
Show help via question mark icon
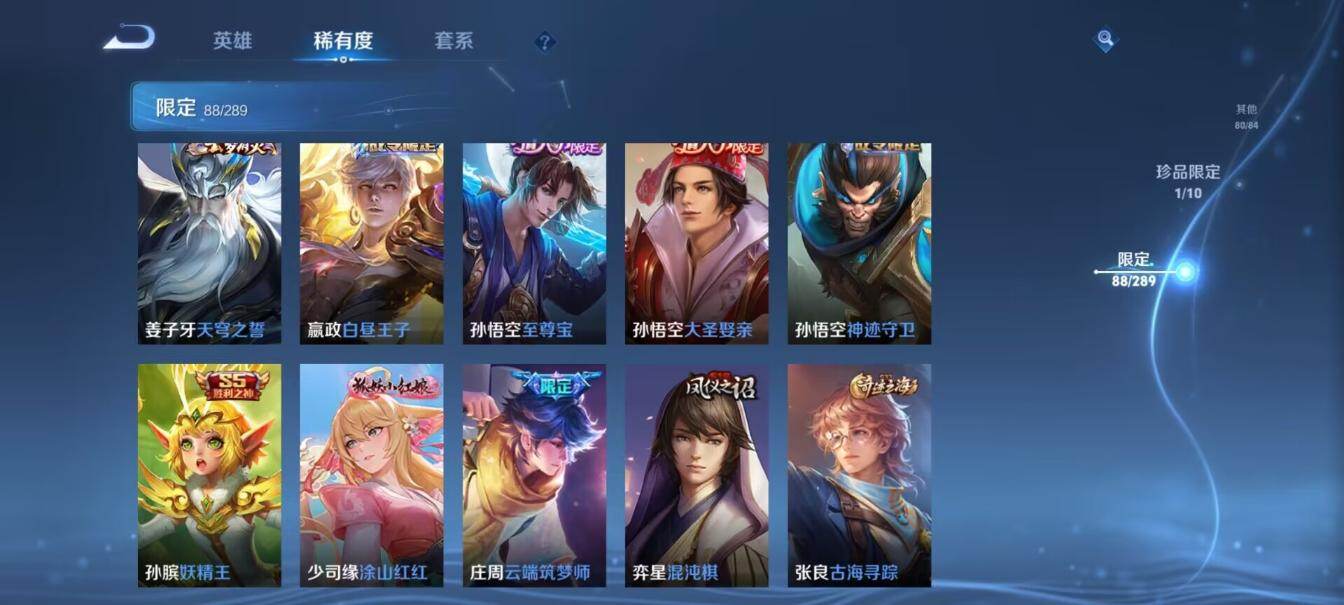coord(544,42)
